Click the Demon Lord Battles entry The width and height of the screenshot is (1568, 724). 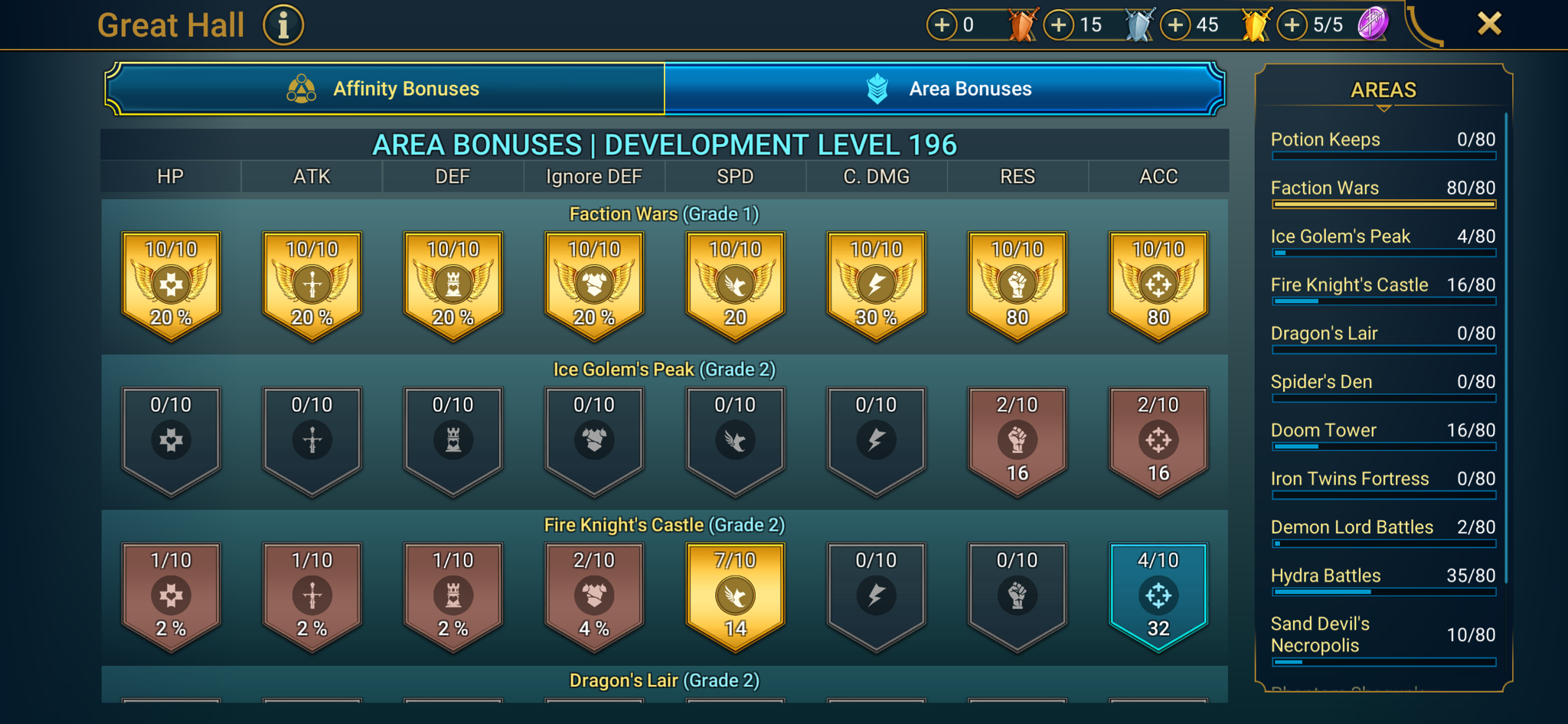click(x=1383, y=527)
